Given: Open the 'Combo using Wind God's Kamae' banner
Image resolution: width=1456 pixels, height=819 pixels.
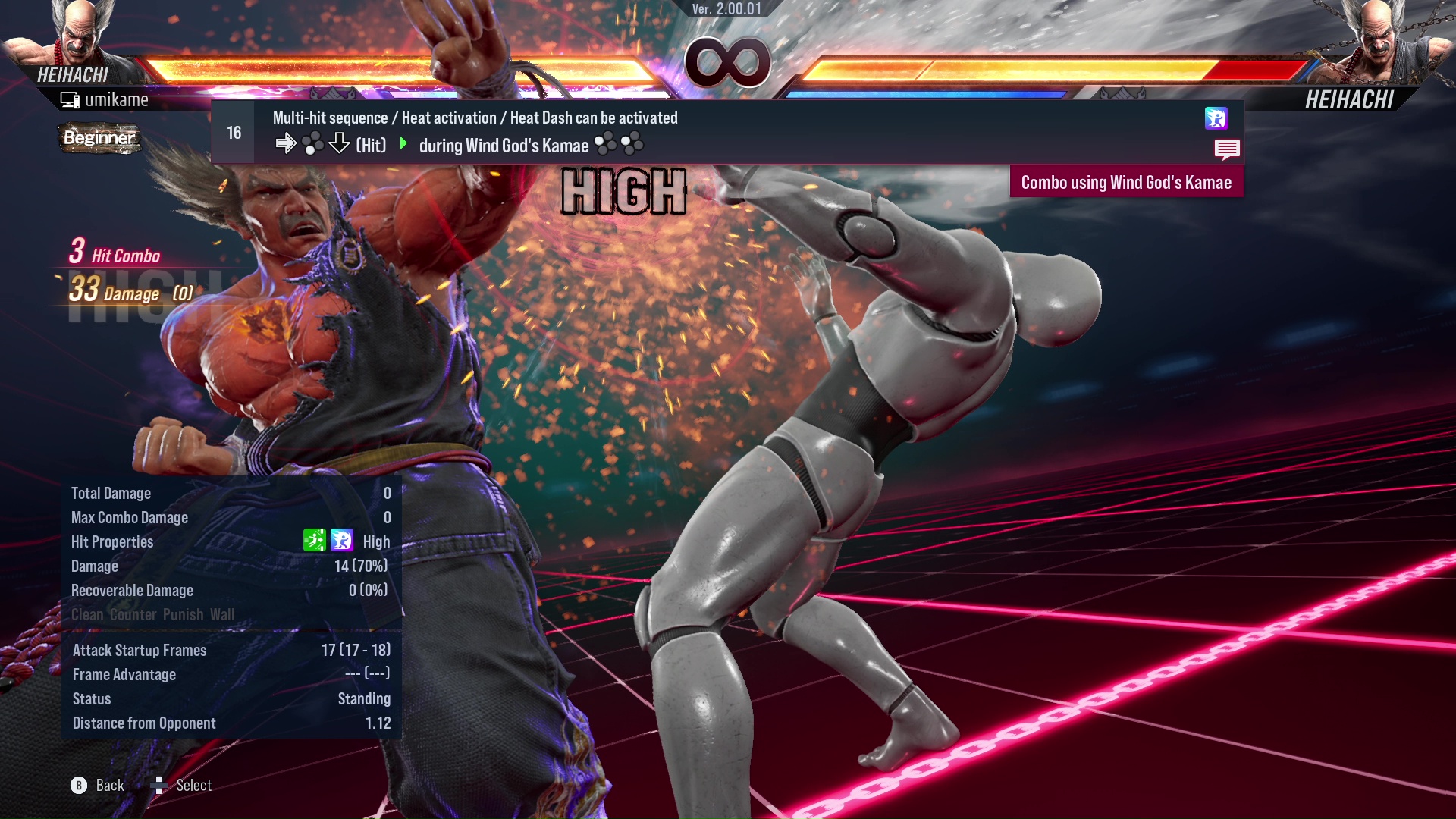Looking at the screenshot, I should pyautogui.click(x=1126, y=181).
